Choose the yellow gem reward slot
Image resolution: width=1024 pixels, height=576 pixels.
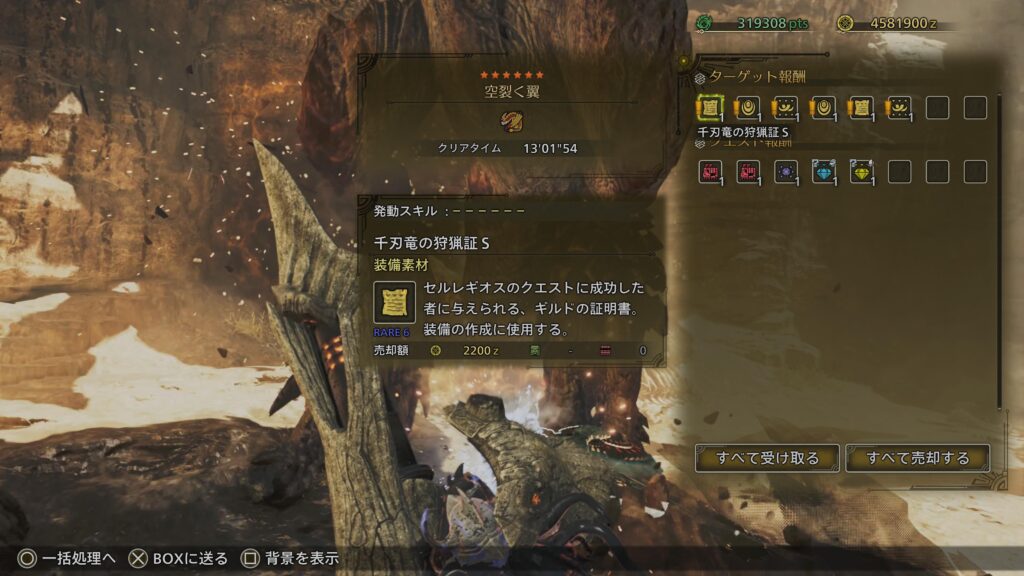pos(861,172)
